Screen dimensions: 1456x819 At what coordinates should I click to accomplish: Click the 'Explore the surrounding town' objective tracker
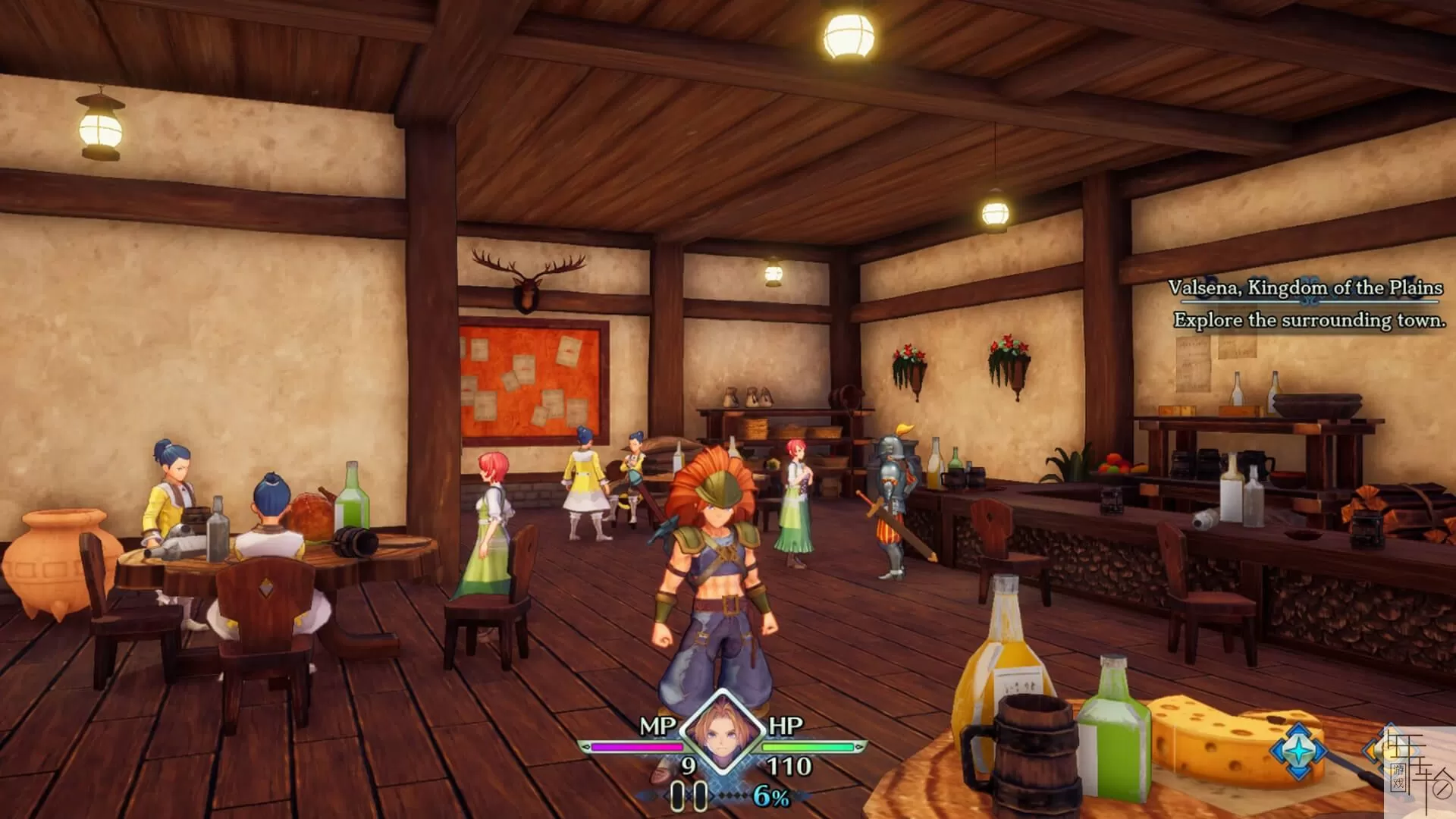tap(1309, 320)
